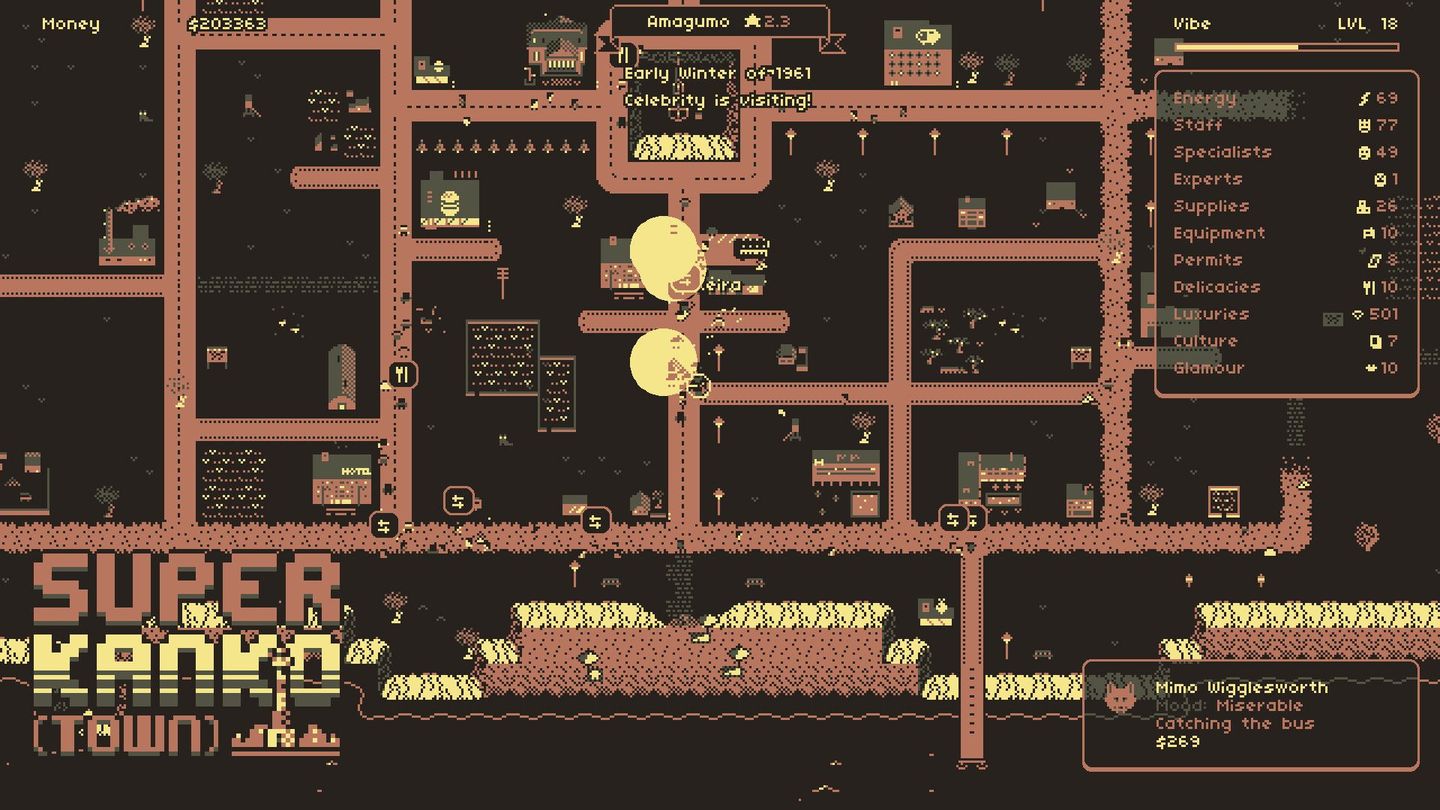1440x810 pixels.
Task: Click the Vibe label at the top
Action: pyautogui.click(x=1192, y=23)
